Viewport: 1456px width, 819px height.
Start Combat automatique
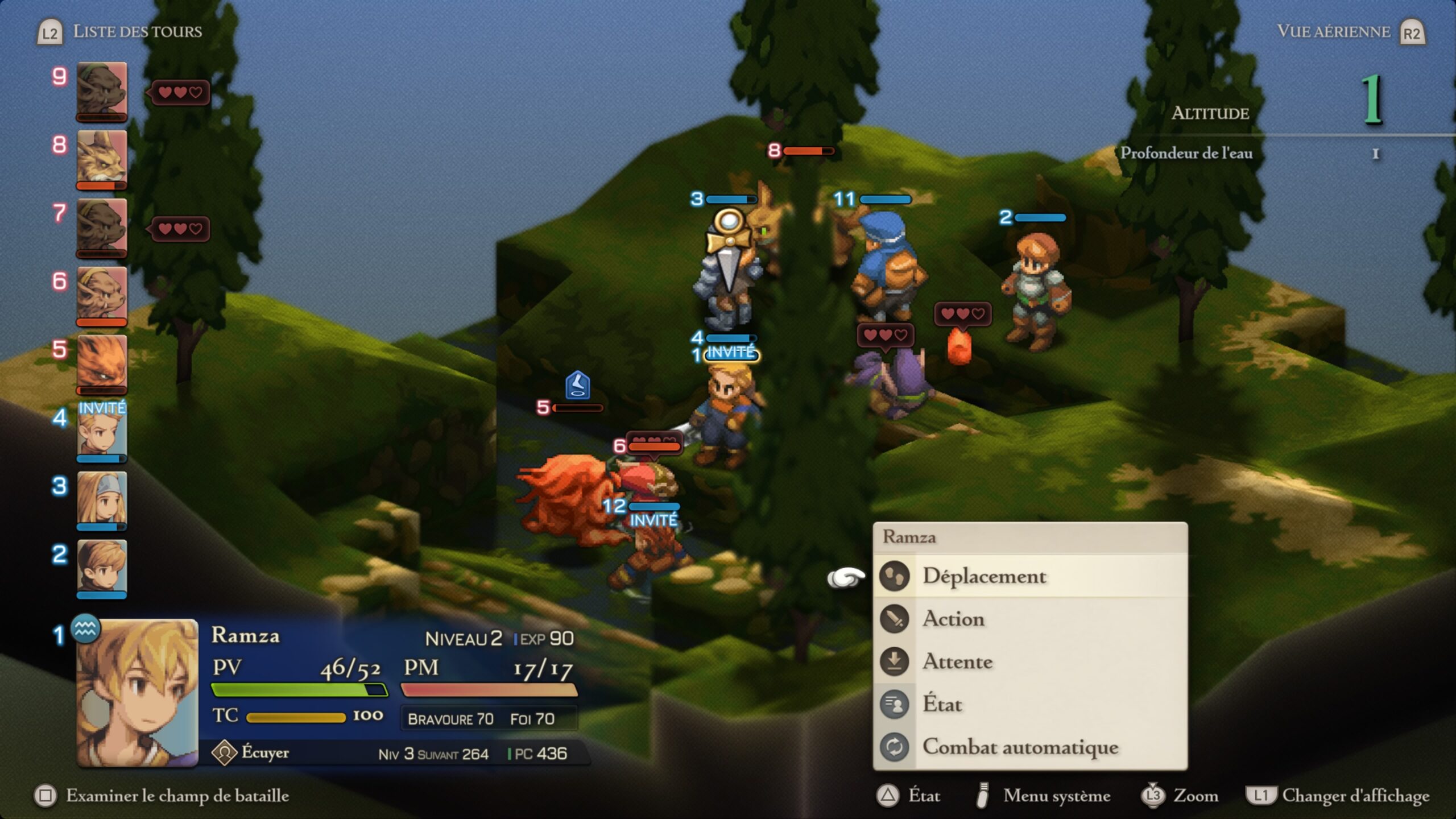[1020, 747]
